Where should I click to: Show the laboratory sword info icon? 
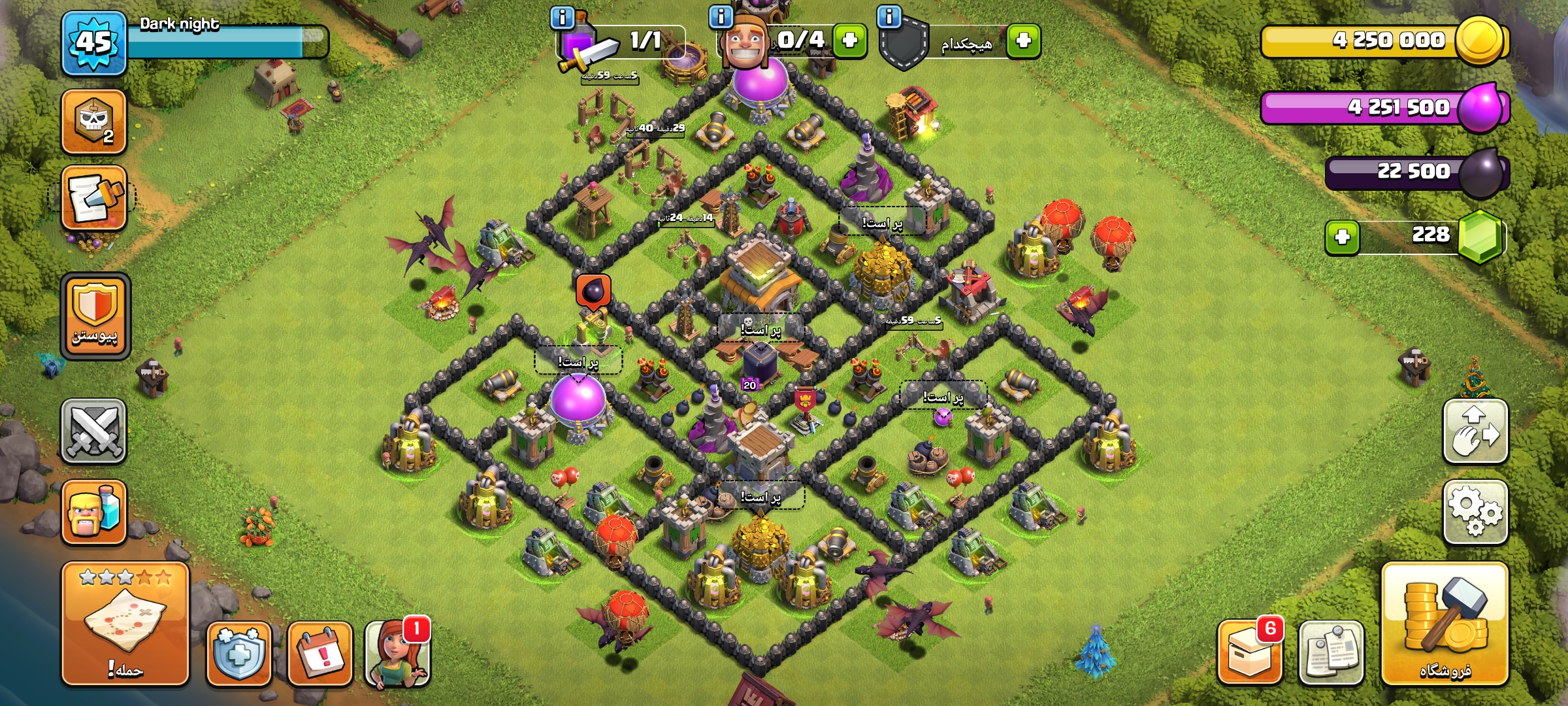click(x=563, y=18)
